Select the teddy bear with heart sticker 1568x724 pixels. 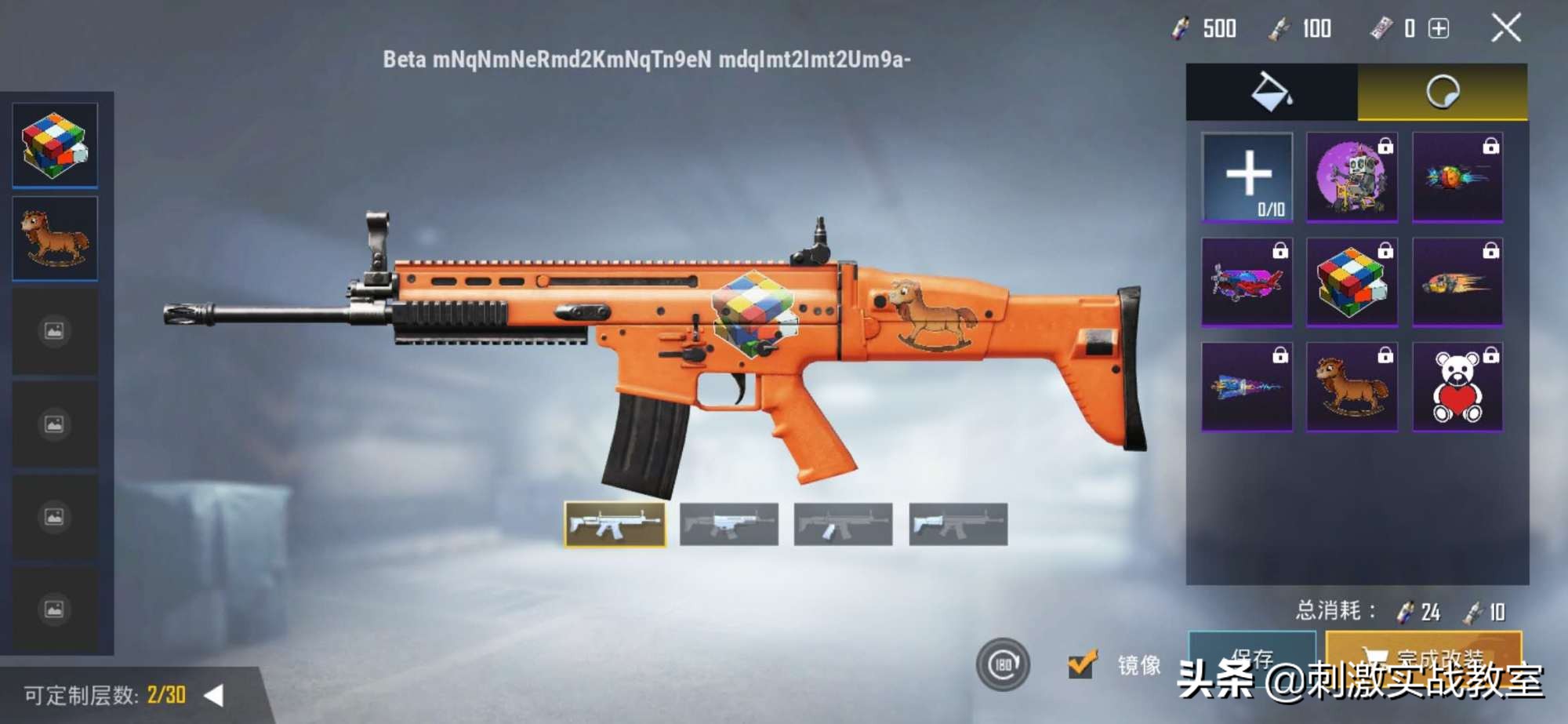click(x=1457, y=387)
